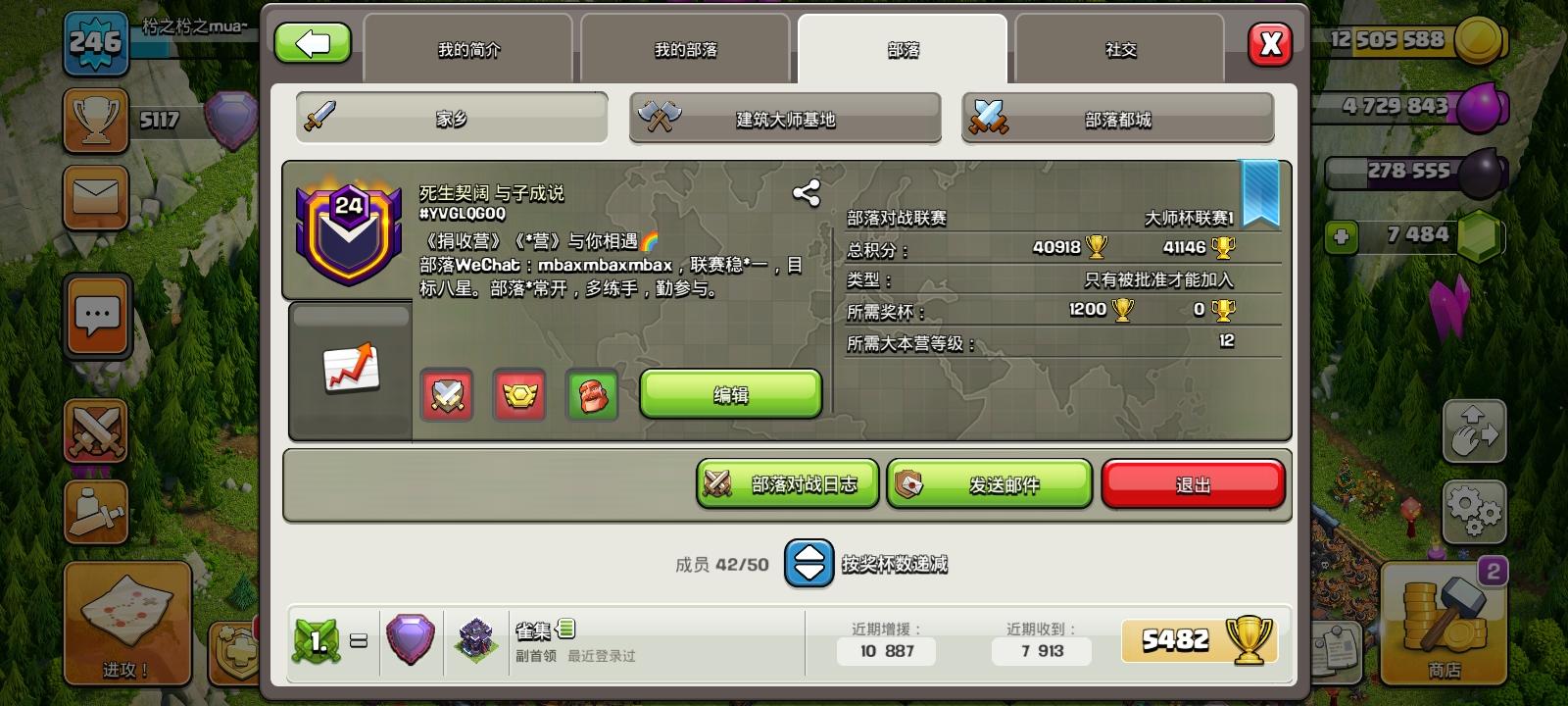The height and width of the screenshot is (706, 1568).
Task: Select the clan war league badge icon
Action: tap(519, 395)
